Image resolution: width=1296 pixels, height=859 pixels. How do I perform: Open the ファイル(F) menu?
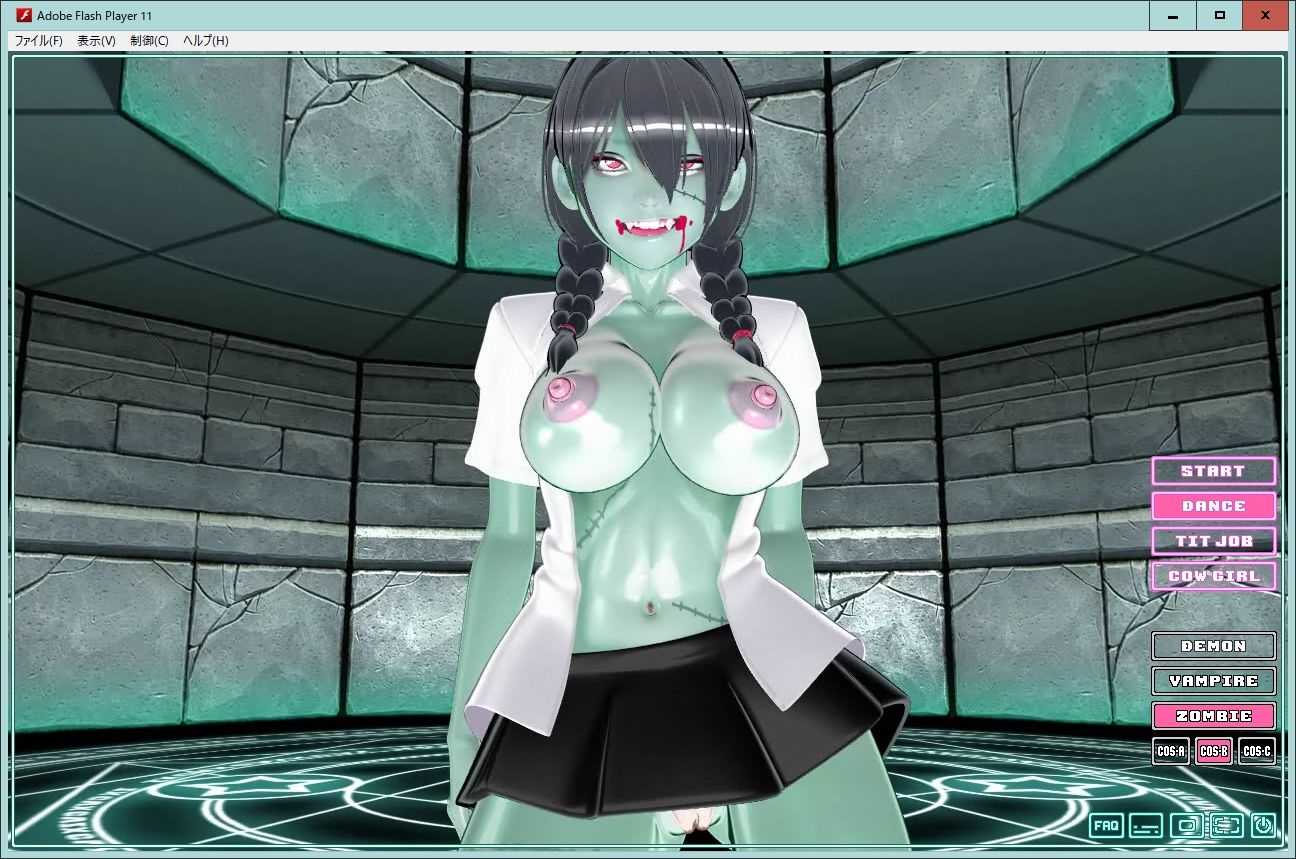(38, 41)
